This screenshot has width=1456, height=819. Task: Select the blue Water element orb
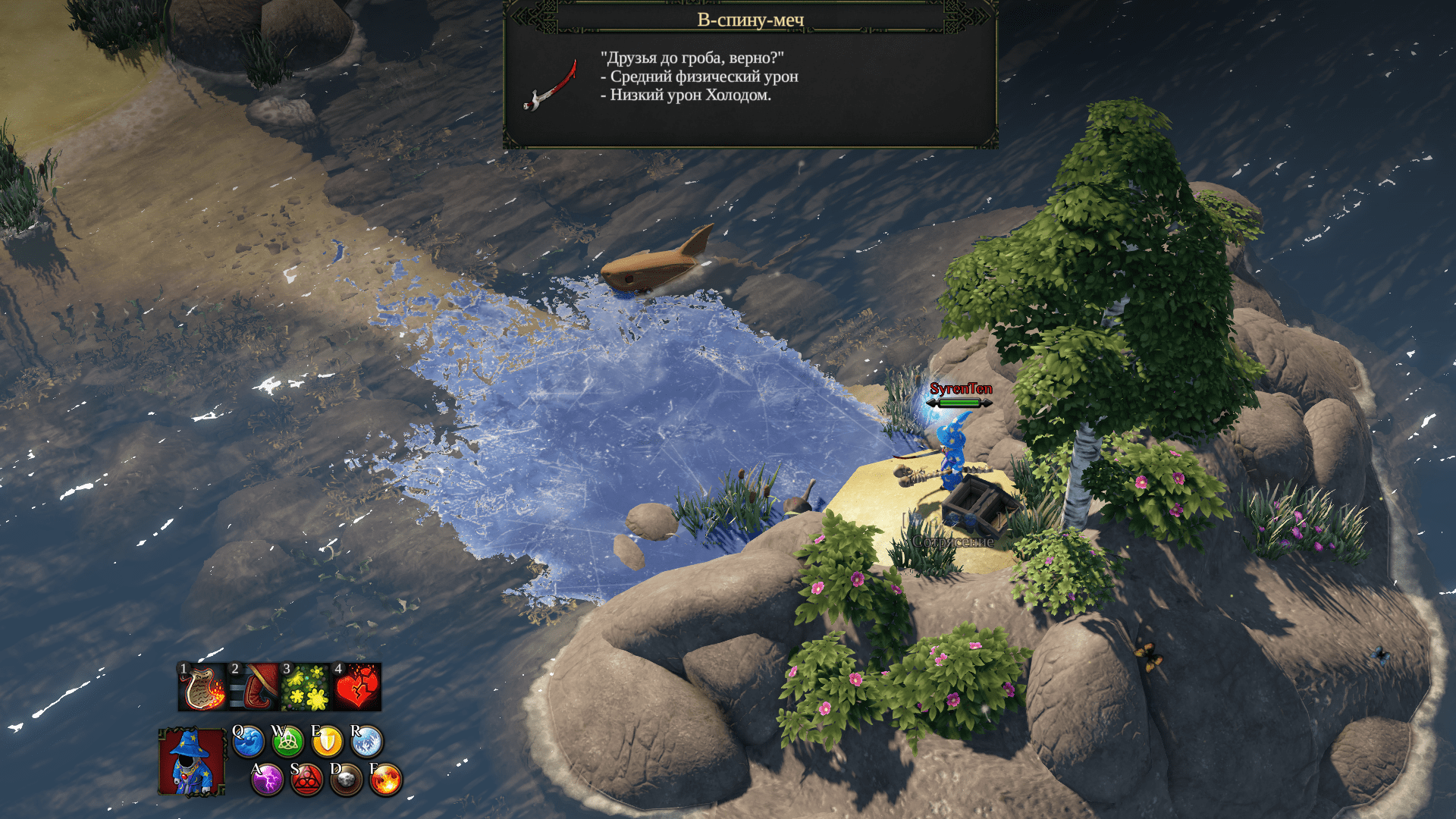[248, 742]
